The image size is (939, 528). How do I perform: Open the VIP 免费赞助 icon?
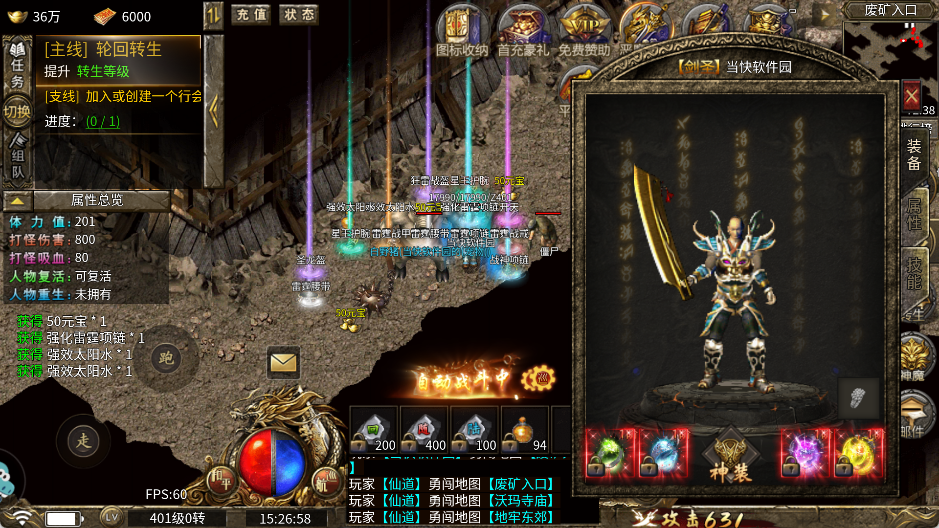pos(583,31)
